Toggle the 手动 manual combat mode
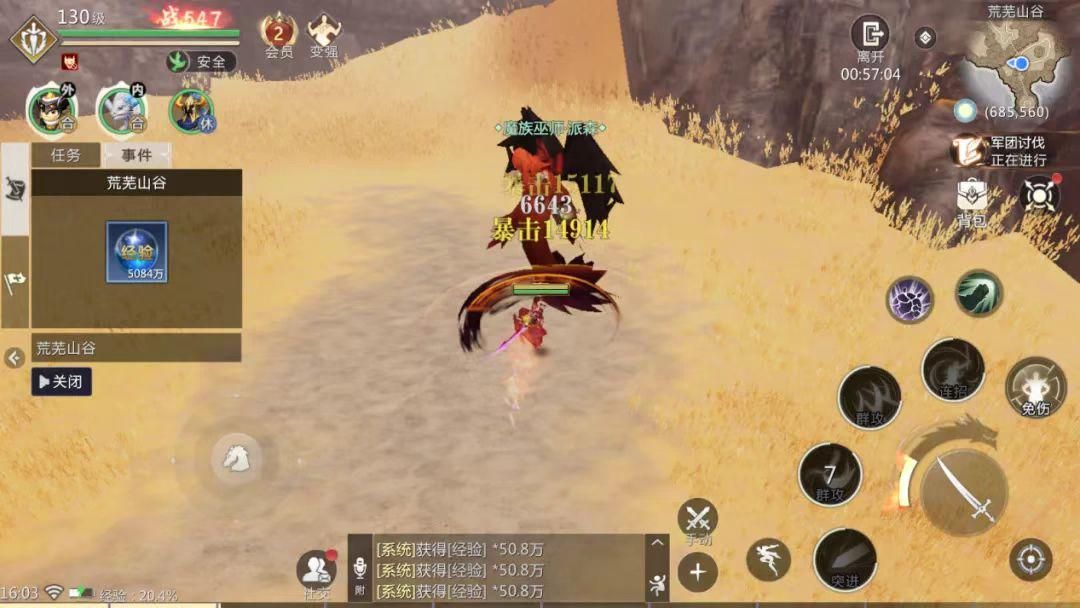 697,520
